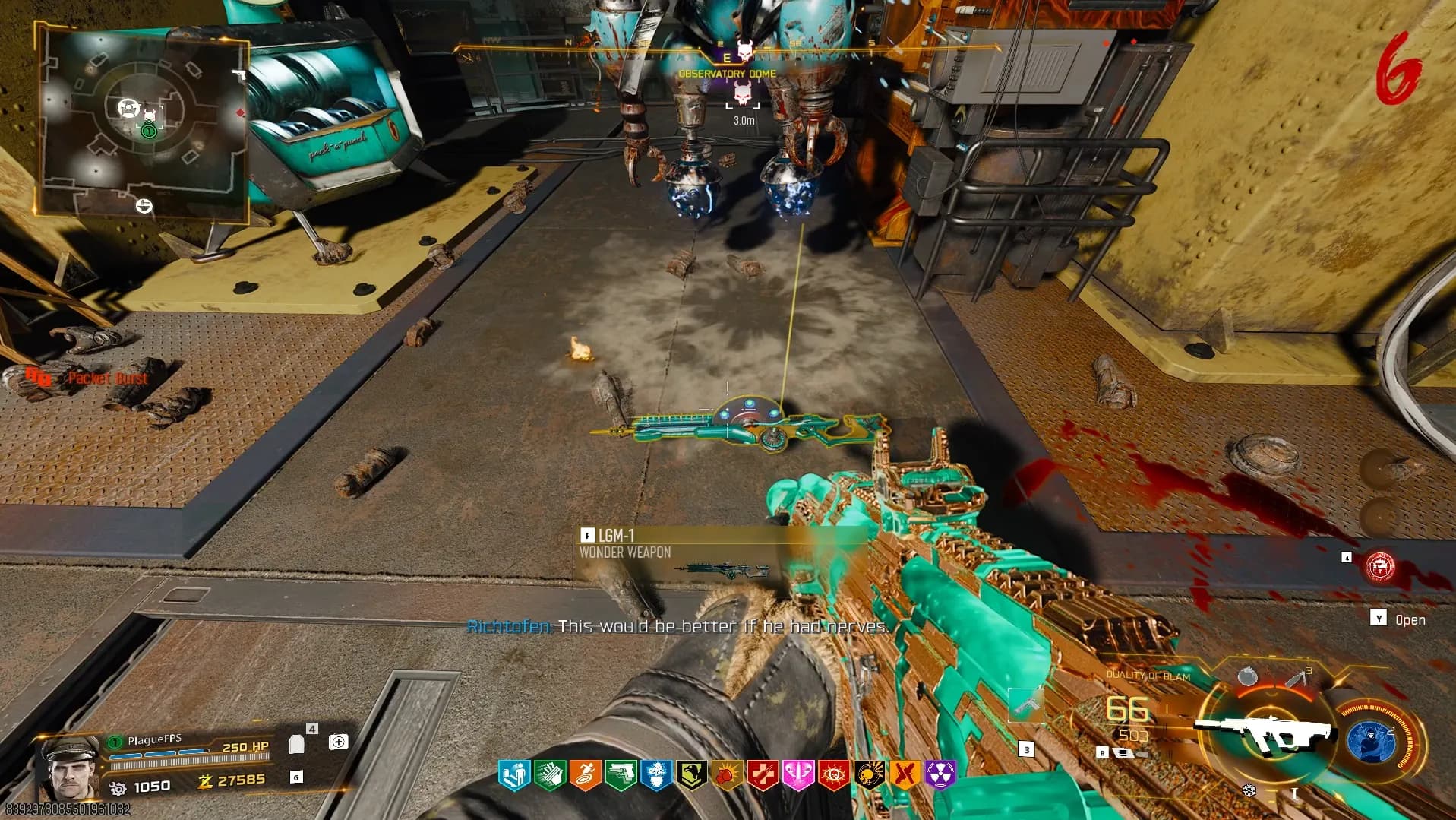The image size is (1456, 820).
Task: Select the orange Stamin-Up runner perk
Action: [585, 775]
